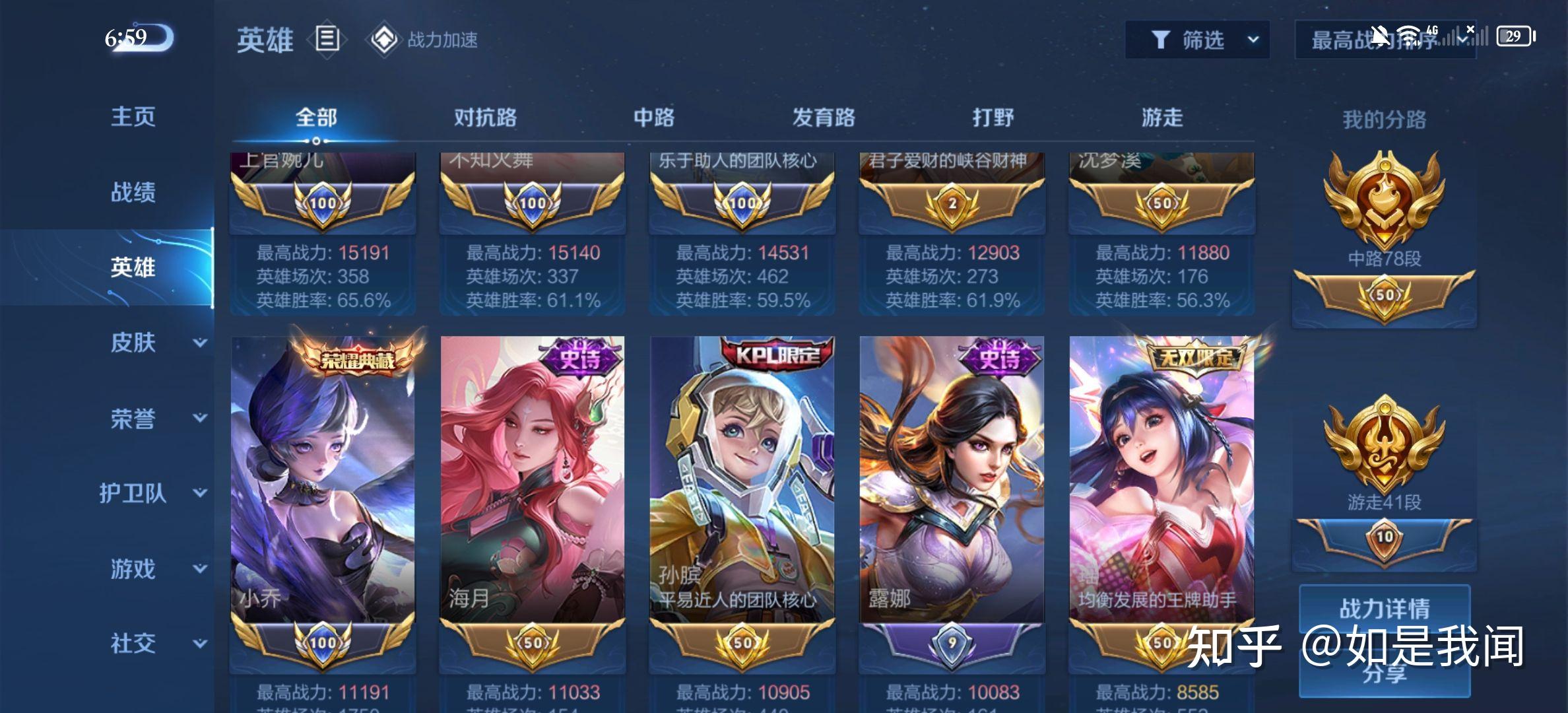
Task: Expand the 荣誉 sidebar section
Action: click(x=132, y=420)
